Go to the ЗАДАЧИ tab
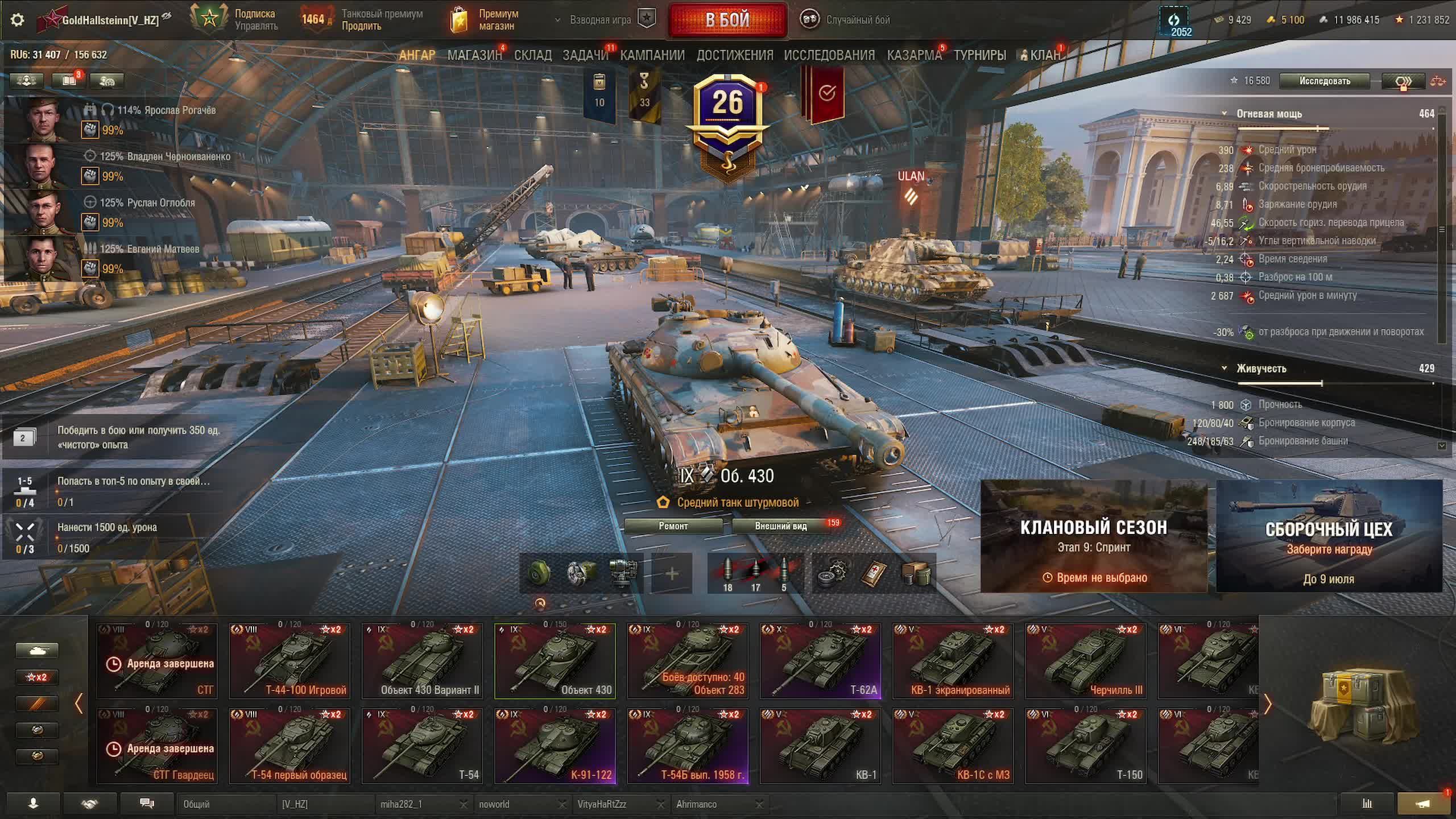Screen dimensions: 1456x819 585,55
